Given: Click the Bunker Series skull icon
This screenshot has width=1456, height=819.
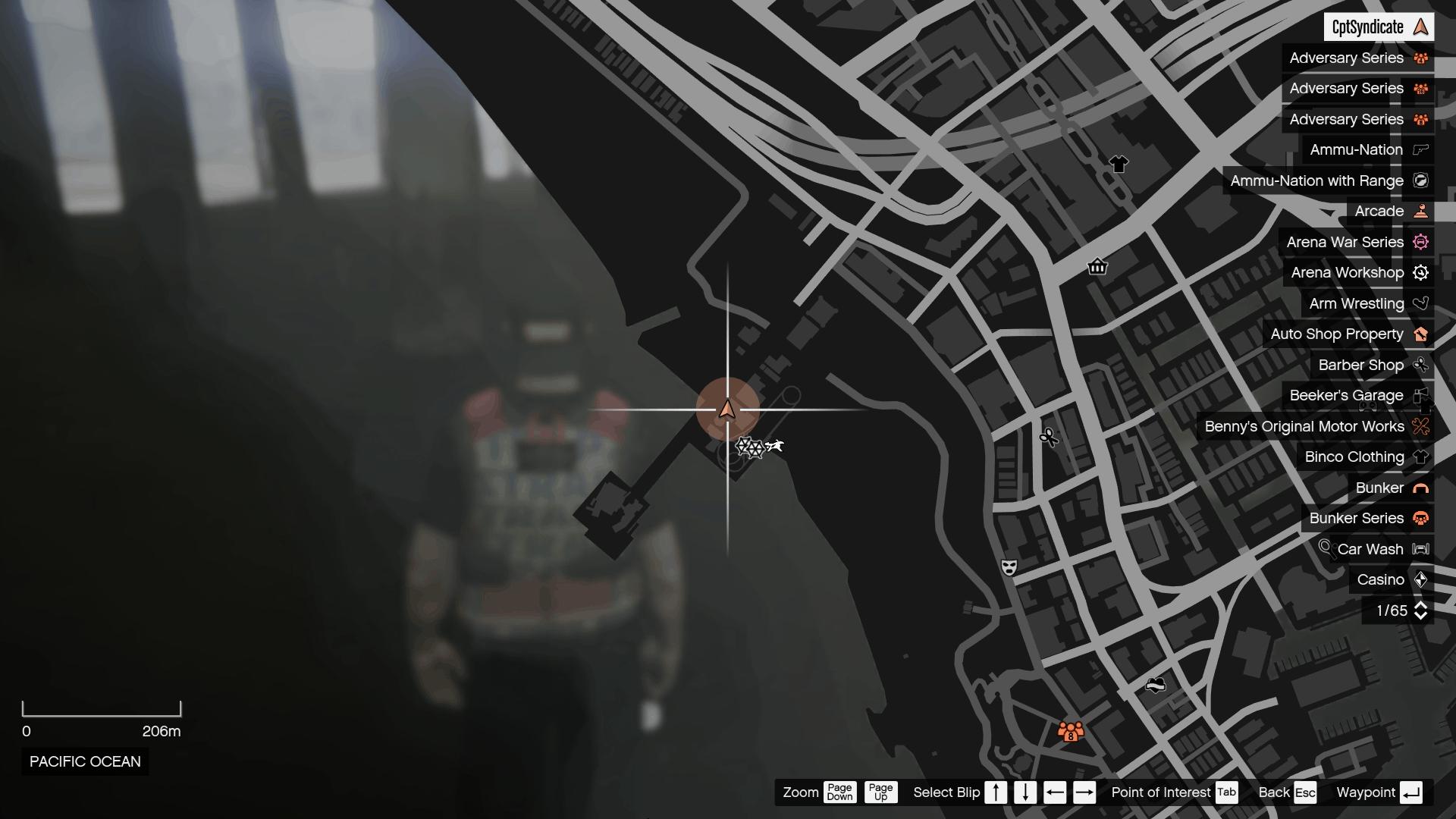Looking at the screenshot, I should [x=1420, y=518].
